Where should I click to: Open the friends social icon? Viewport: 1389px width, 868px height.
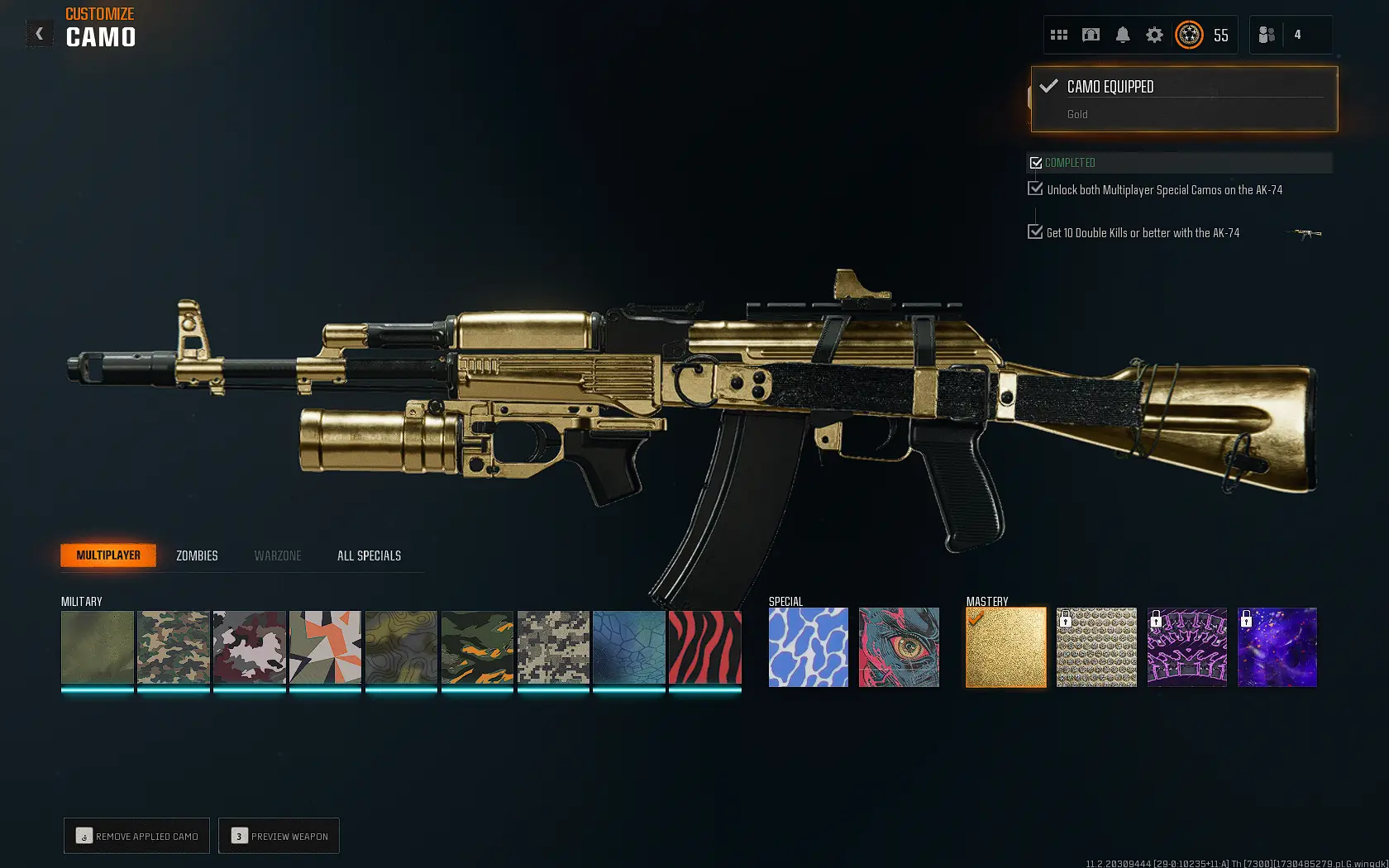coord(1266,35)
